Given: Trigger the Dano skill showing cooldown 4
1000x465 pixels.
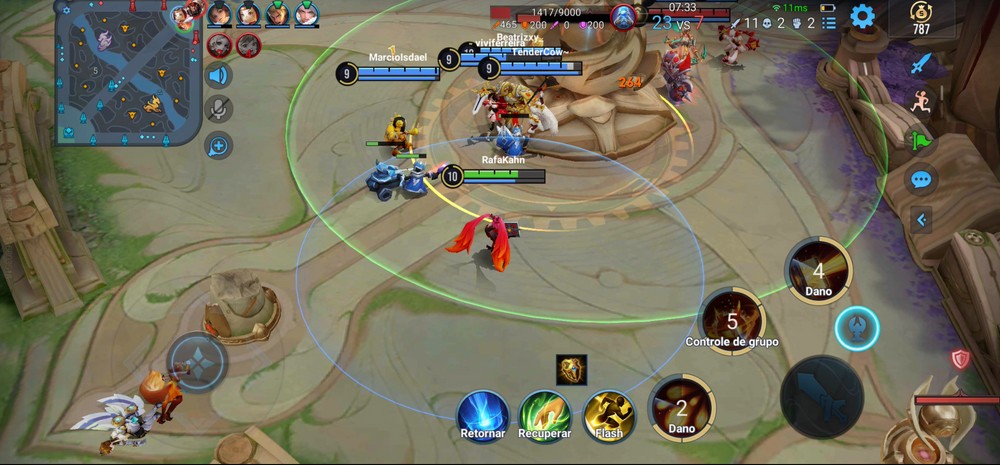Looking at the screenshot, I should 818,270.
